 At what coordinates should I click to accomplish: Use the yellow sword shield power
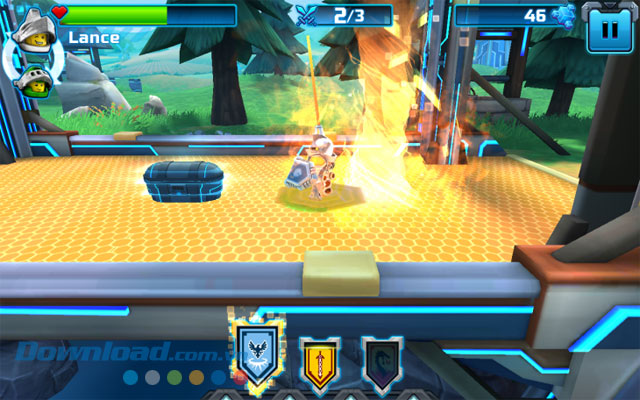[318, 360]
